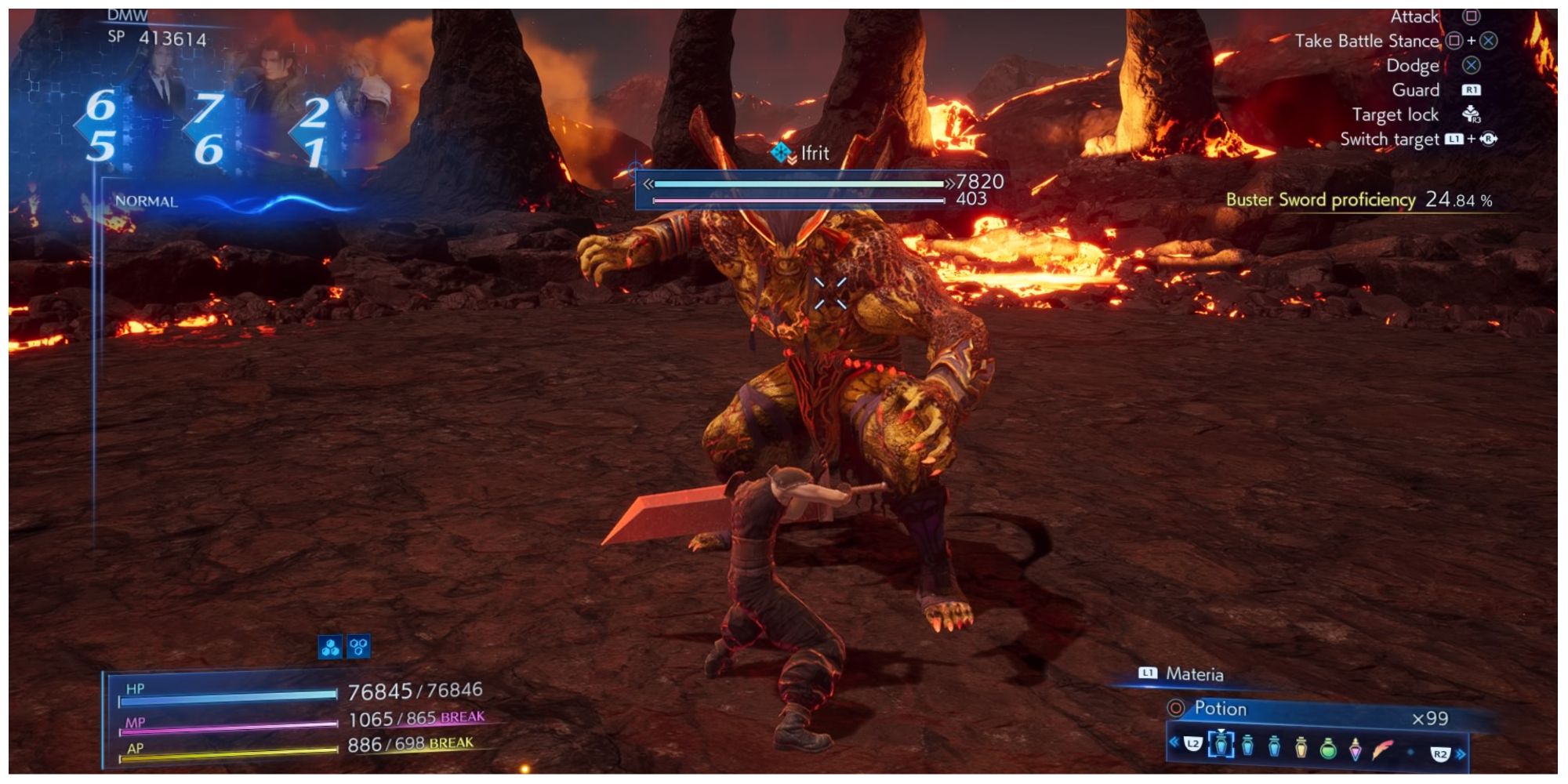The image size is (1568, 784).
Task: Inspect the hollow hexagons status buff icon
Action: (358, 647)
